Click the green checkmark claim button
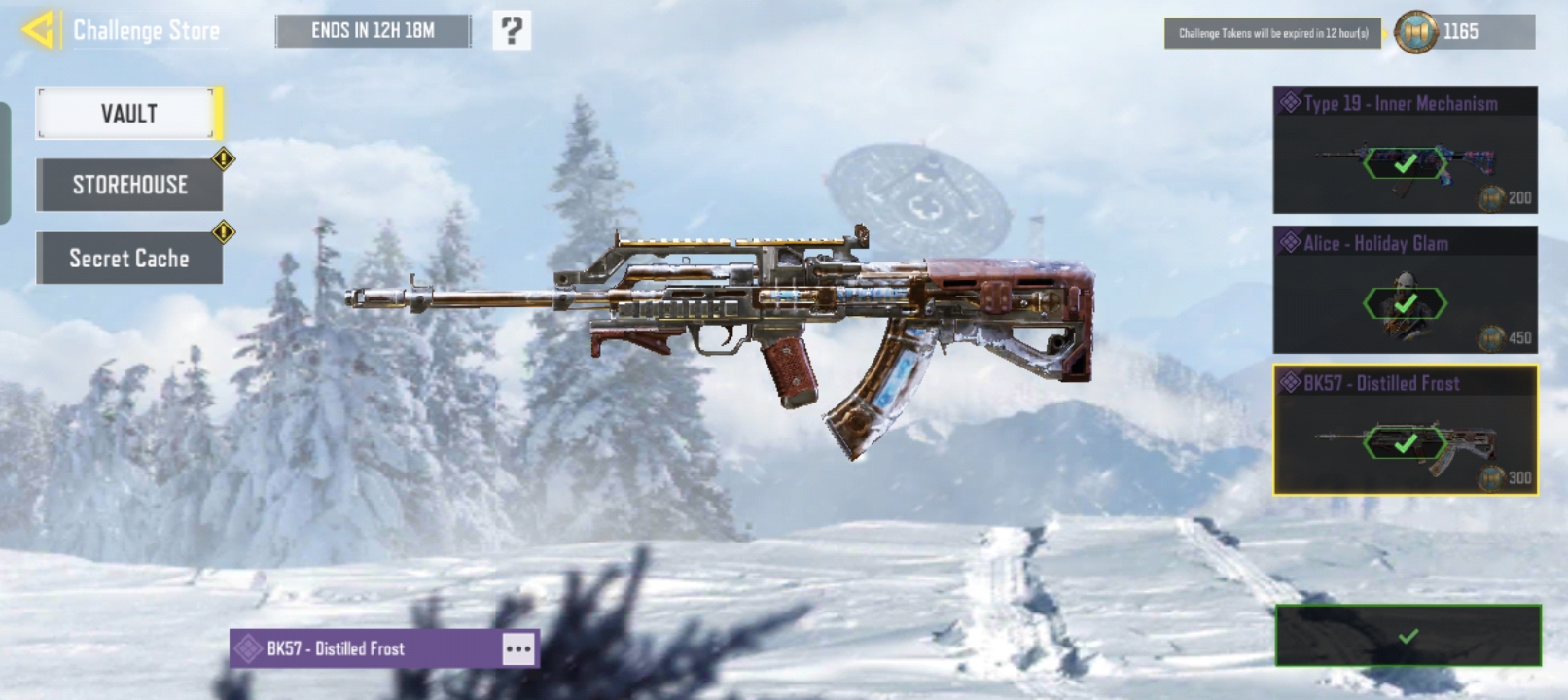 coord(1408,636)
